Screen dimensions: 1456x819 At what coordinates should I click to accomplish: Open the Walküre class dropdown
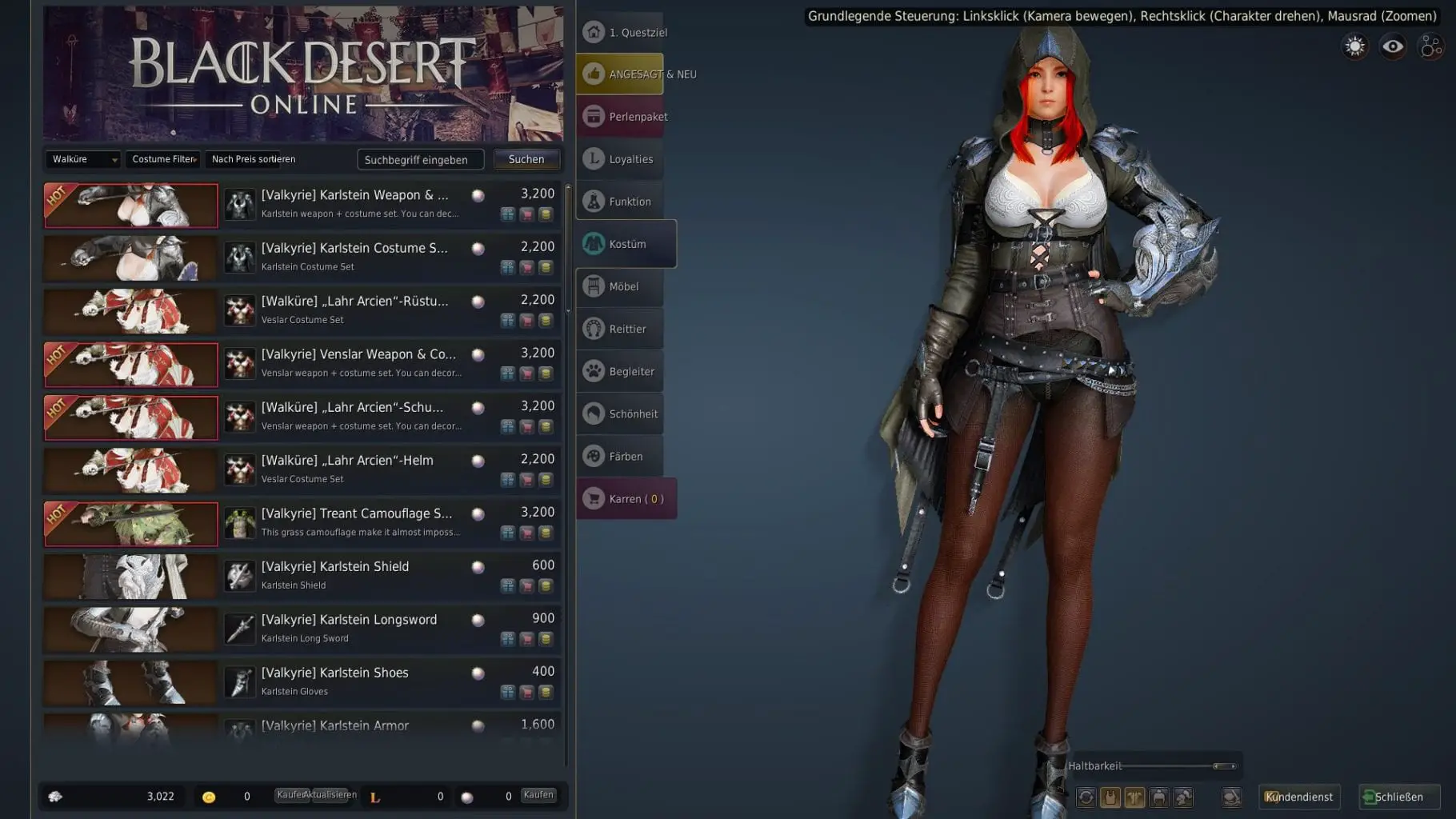(82, 159)
